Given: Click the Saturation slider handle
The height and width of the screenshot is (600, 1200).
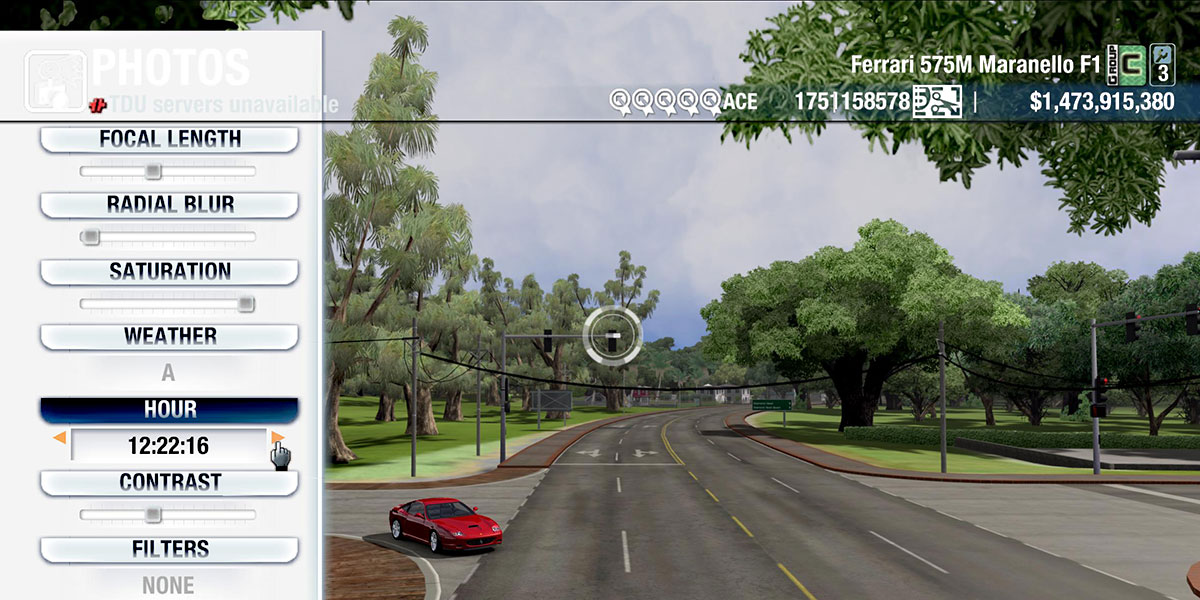Looking at the screenshot, I should point(246,304).
